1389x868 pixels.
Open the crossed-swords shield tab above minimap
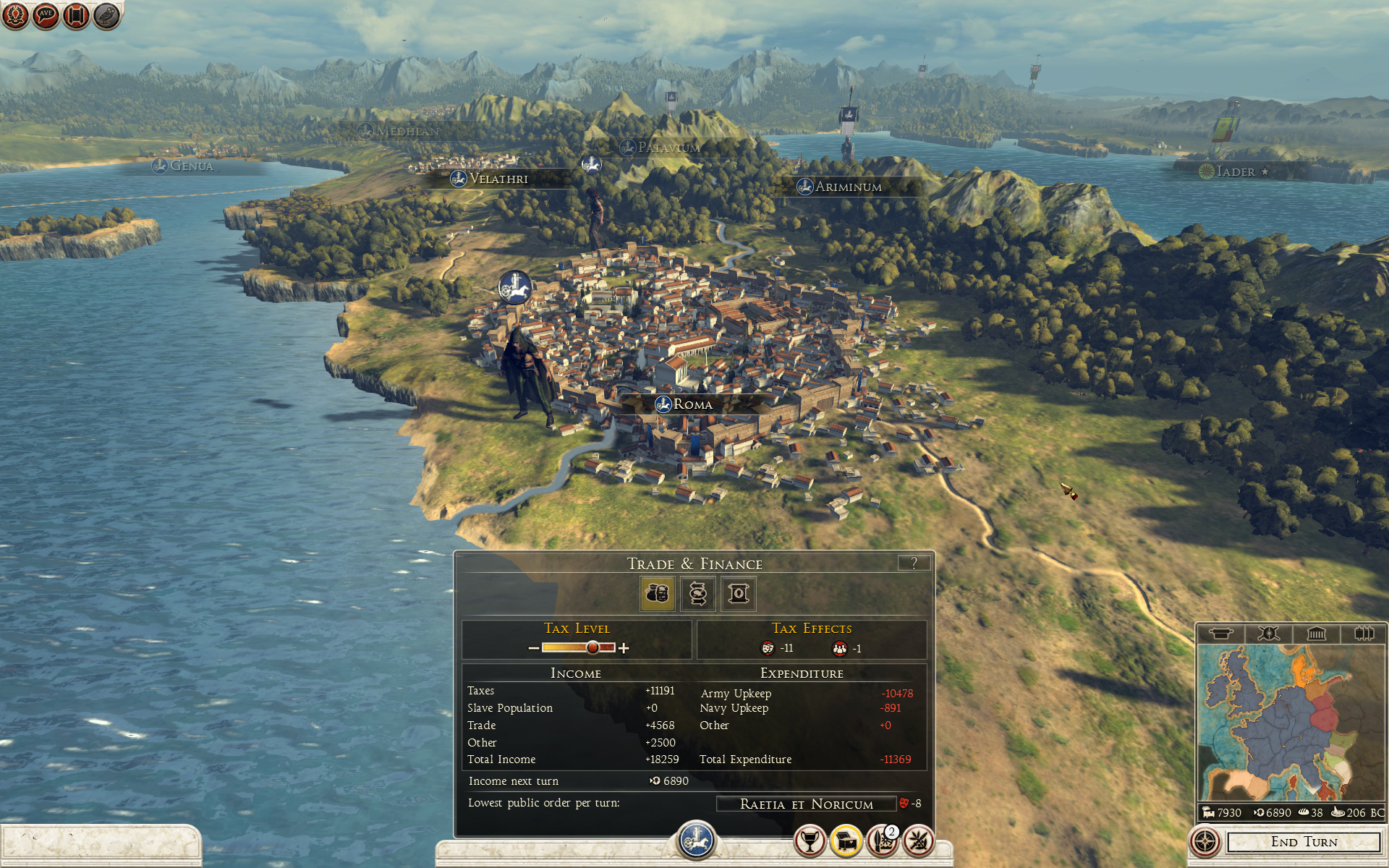click(x=1268, y=634)
